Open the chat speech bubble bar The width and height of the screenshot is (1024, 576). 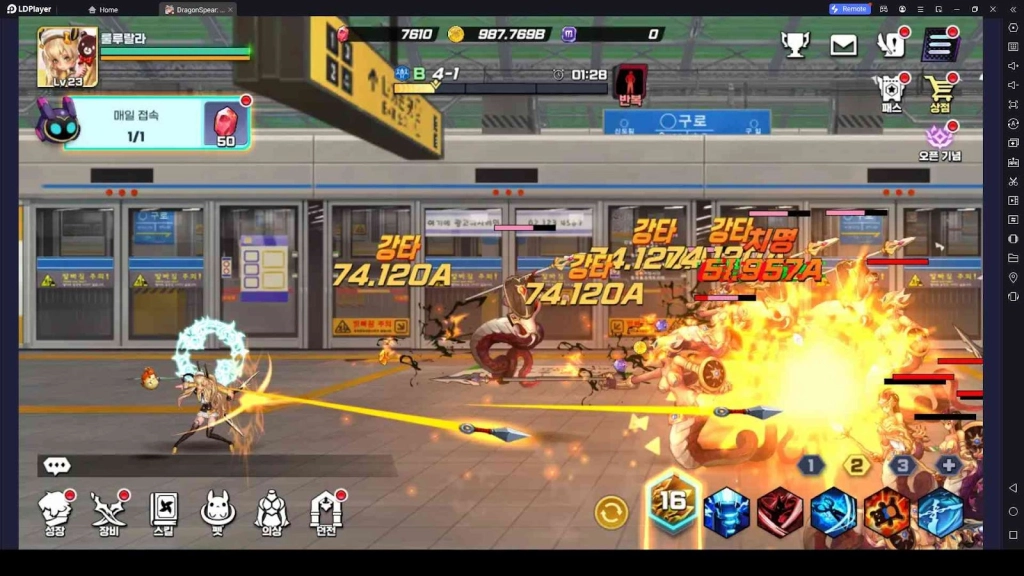pyautogui.click(x=57, y=466)
